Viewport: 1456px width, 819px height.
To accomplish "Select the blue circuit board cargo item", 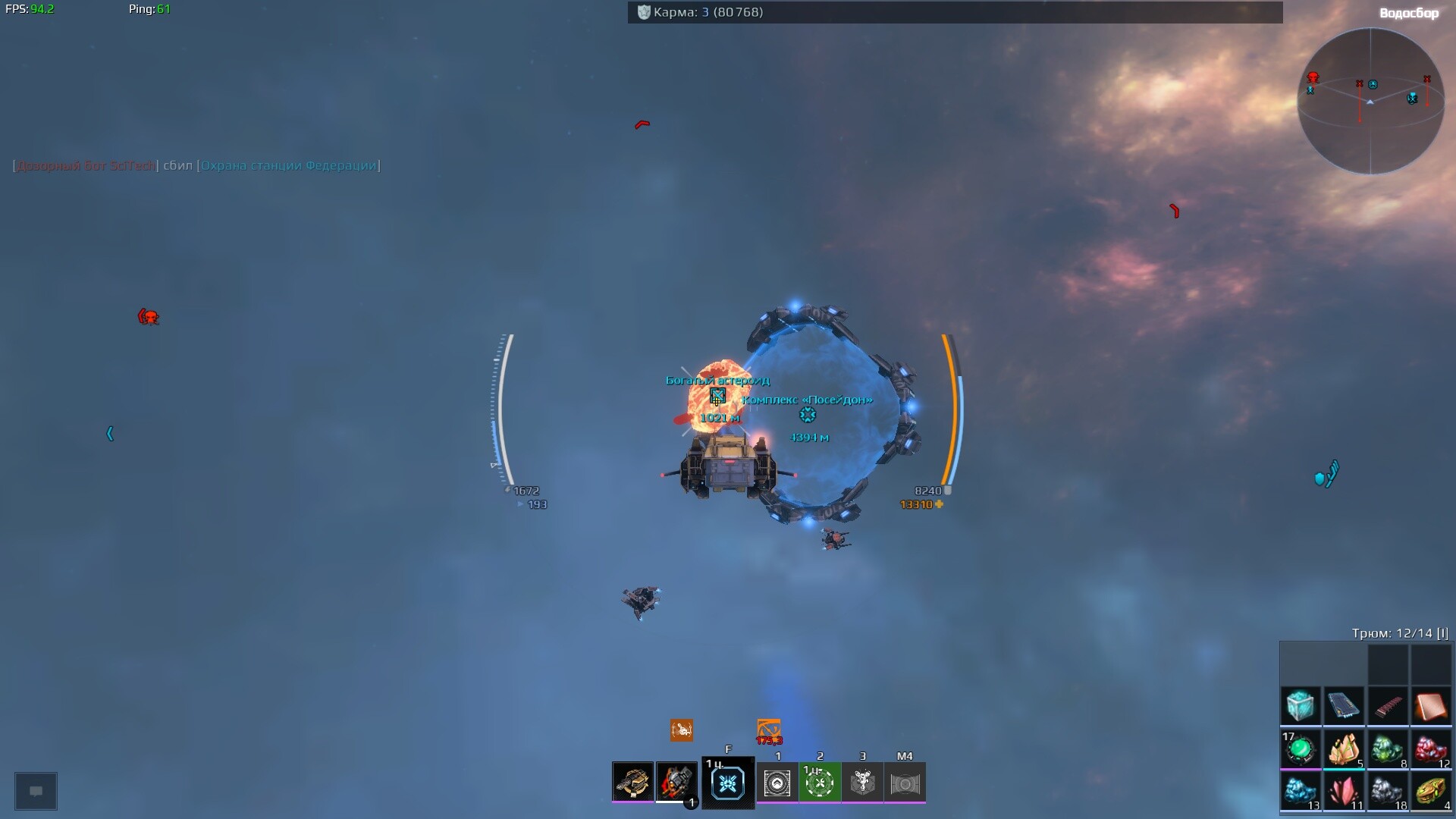I will click(x=1344, y=706).
